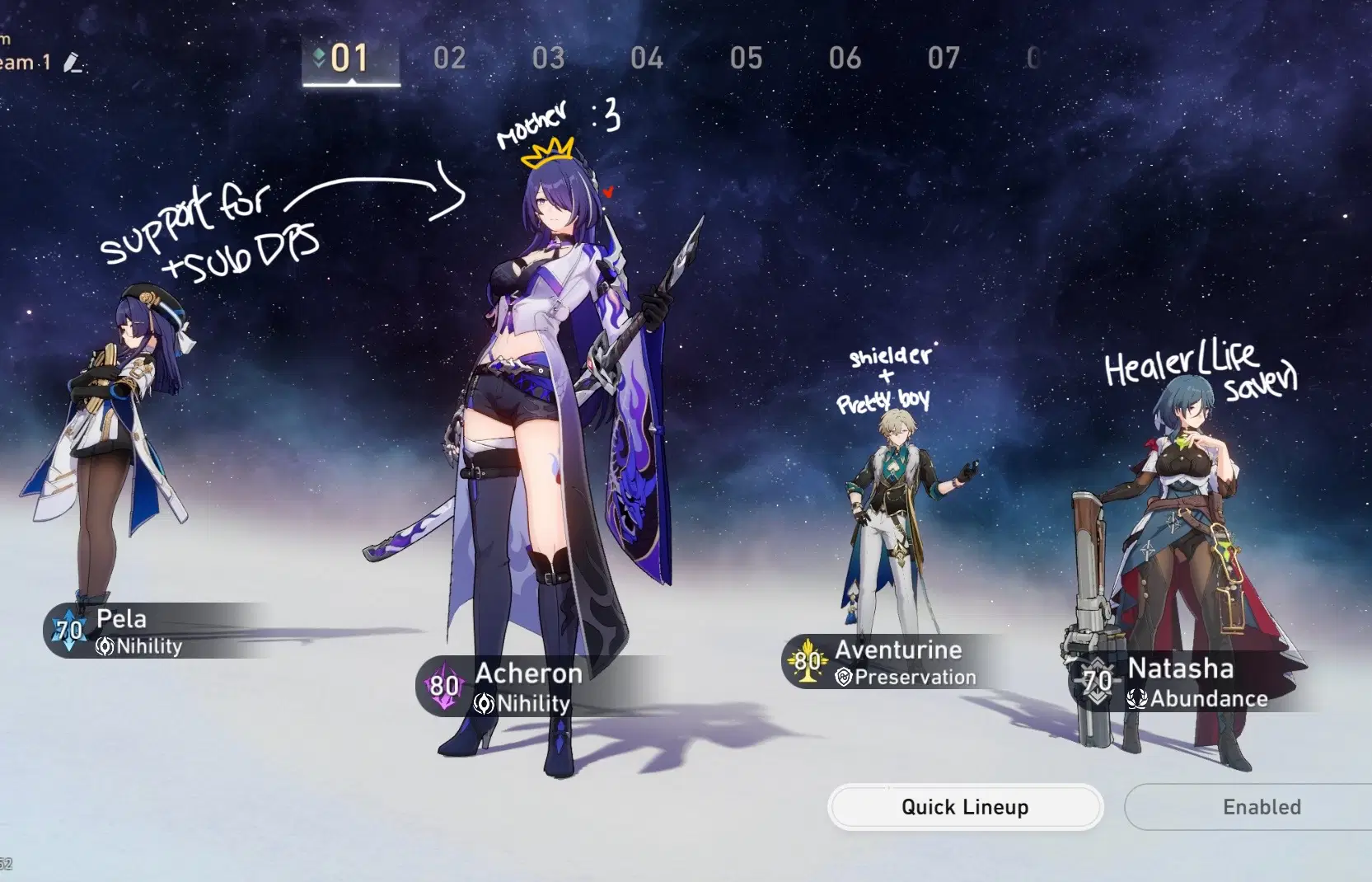Click the Abundance path icon on Natasha's card

(1136, 698)
